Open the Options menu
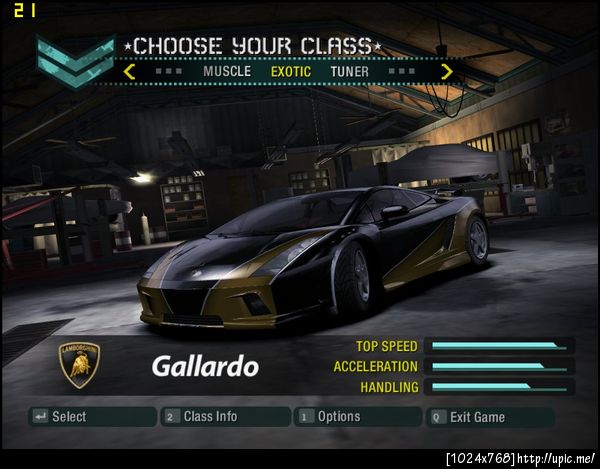 pyautogui.click(x=357, y=416)
